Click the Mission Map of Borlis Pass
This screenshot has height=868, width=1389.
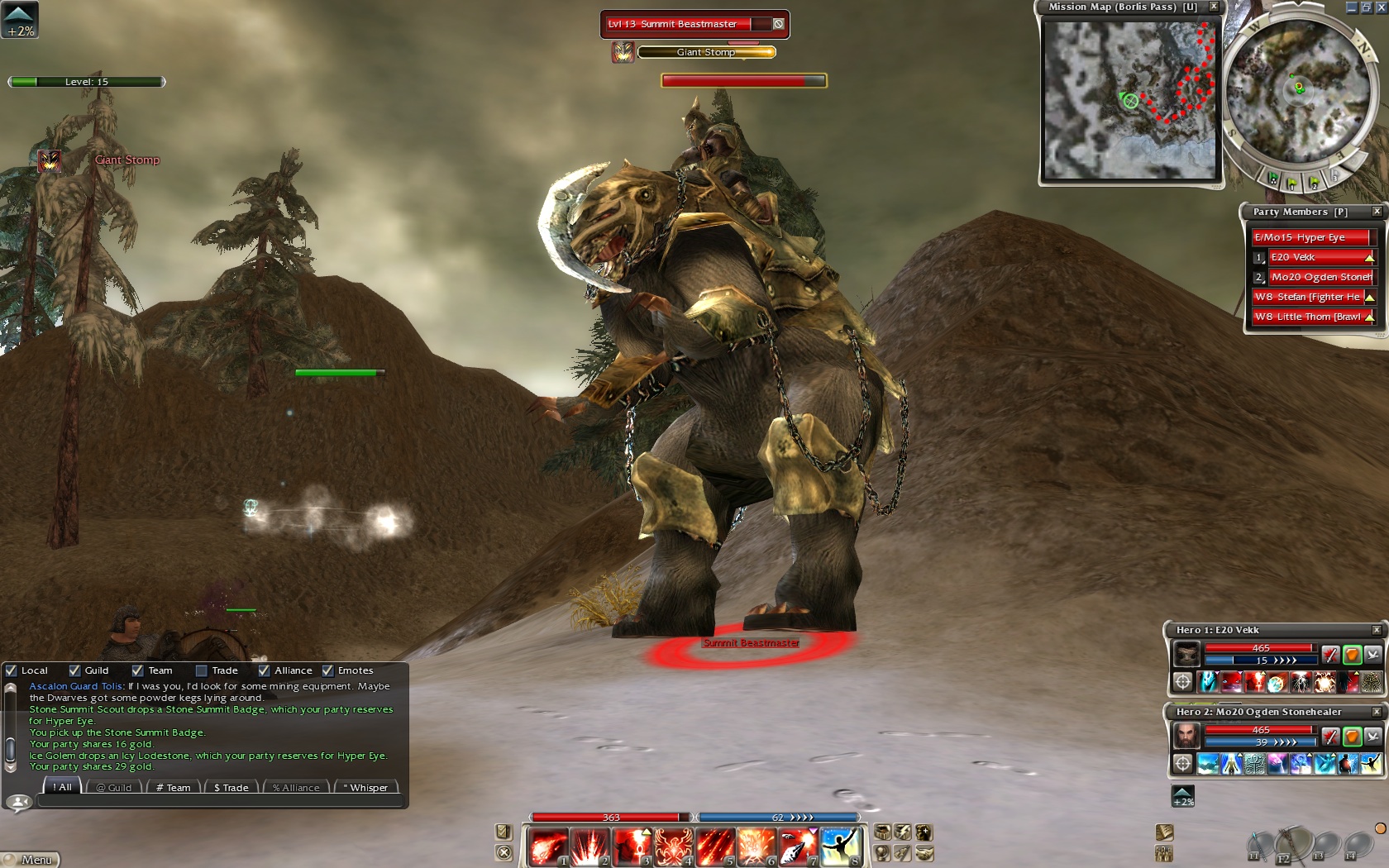[x=1129, y=100]
